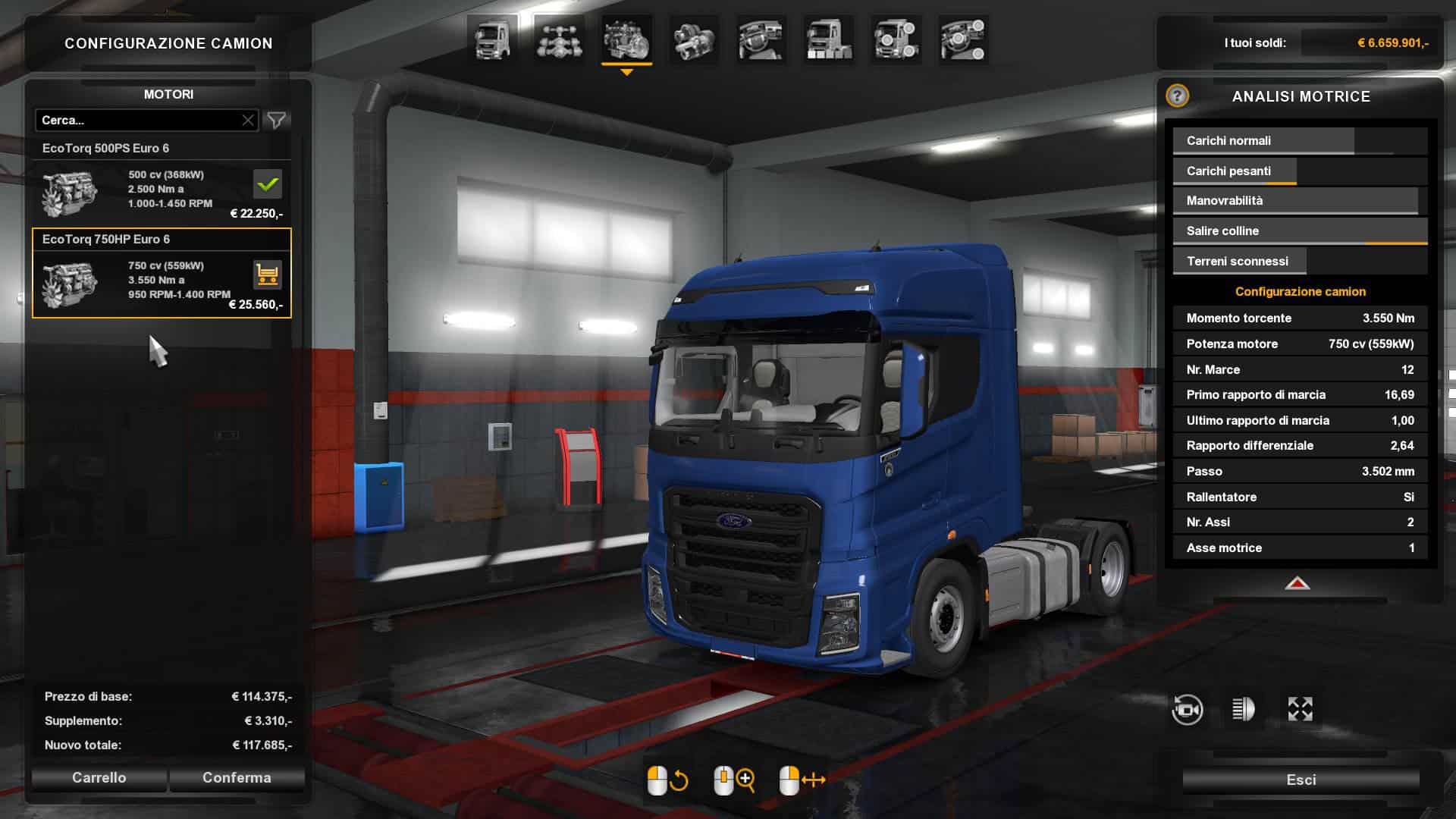Open the interior dashboard category
This screenshot has height=819, width=1456.
click(x=761, y=39)
